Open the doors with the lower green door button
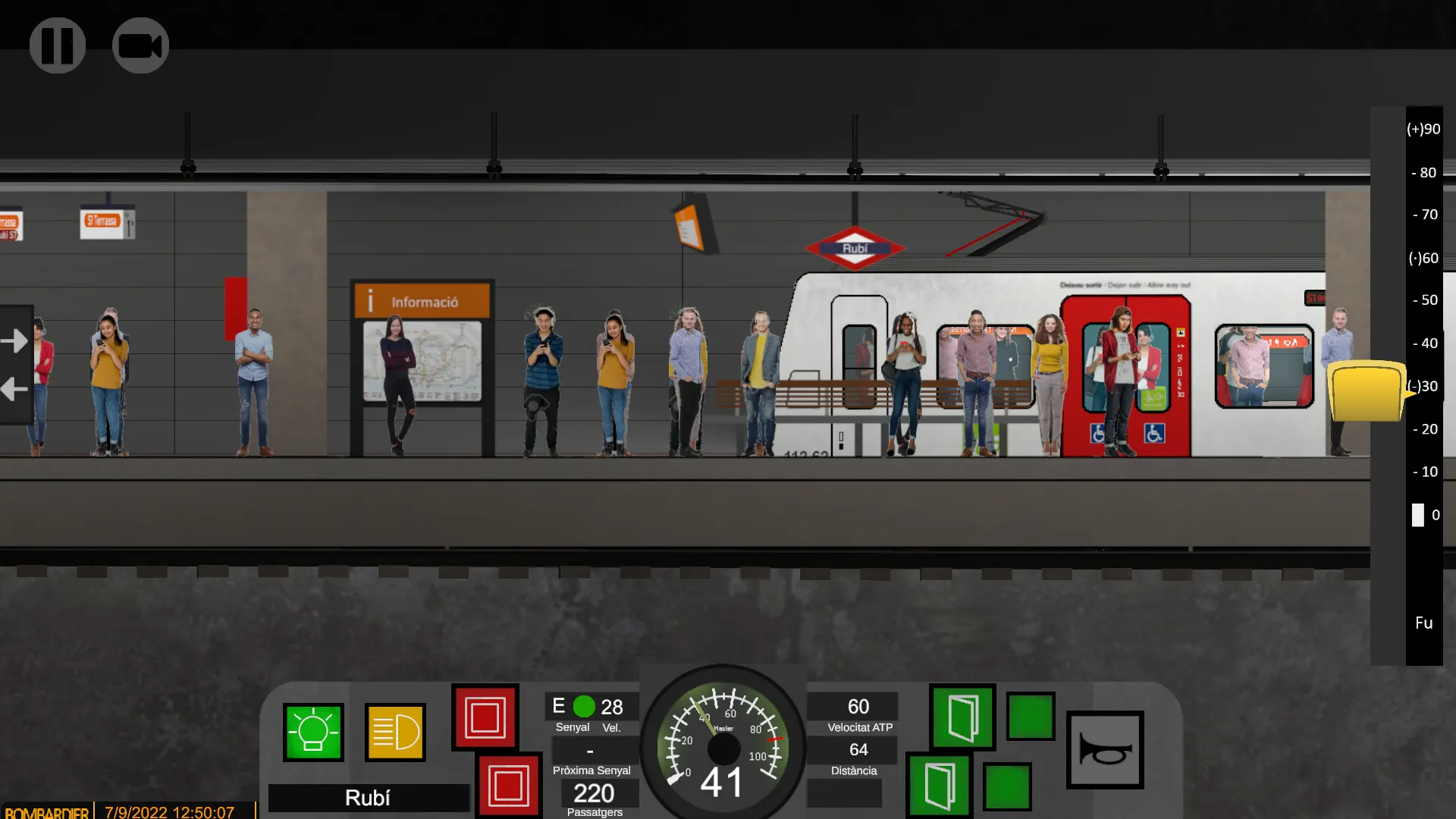The width and height of the screenshot is (1456, 819). 940,786
